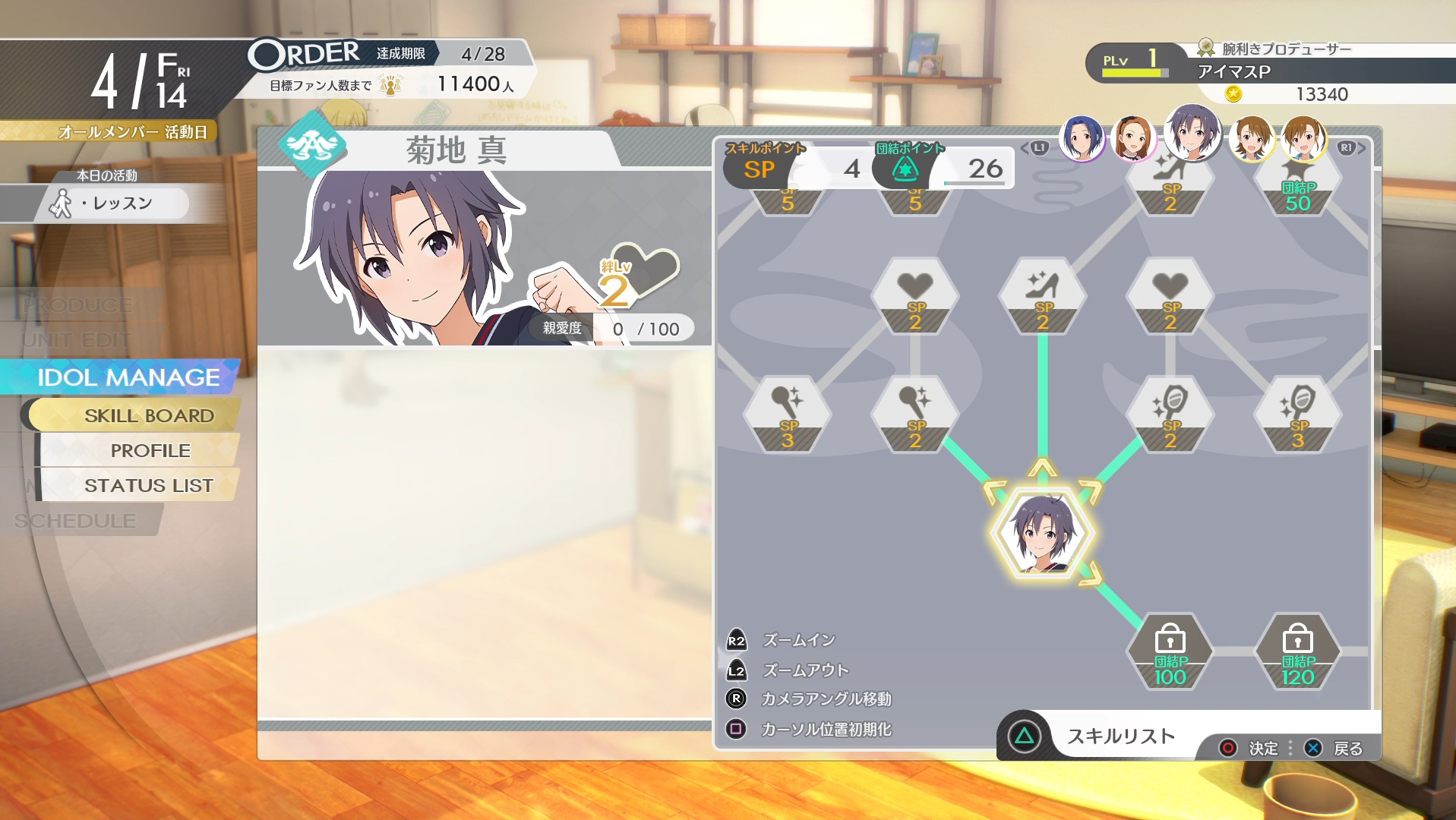The image size is (1456, 820).
Task: Select the IDOL MANAGE menu entry
Action: [128, 377]
